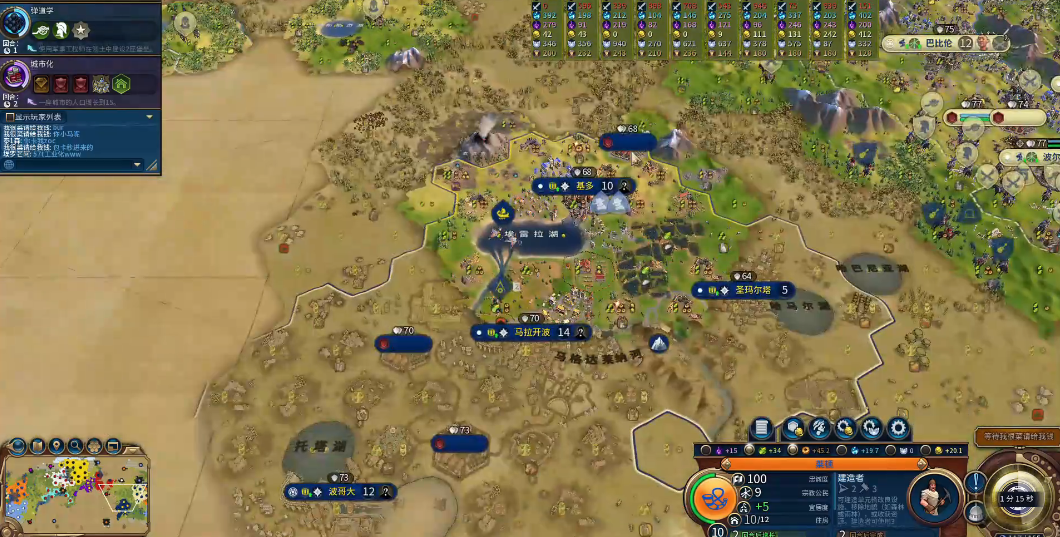Click the chat text input box

click(70, 164)
